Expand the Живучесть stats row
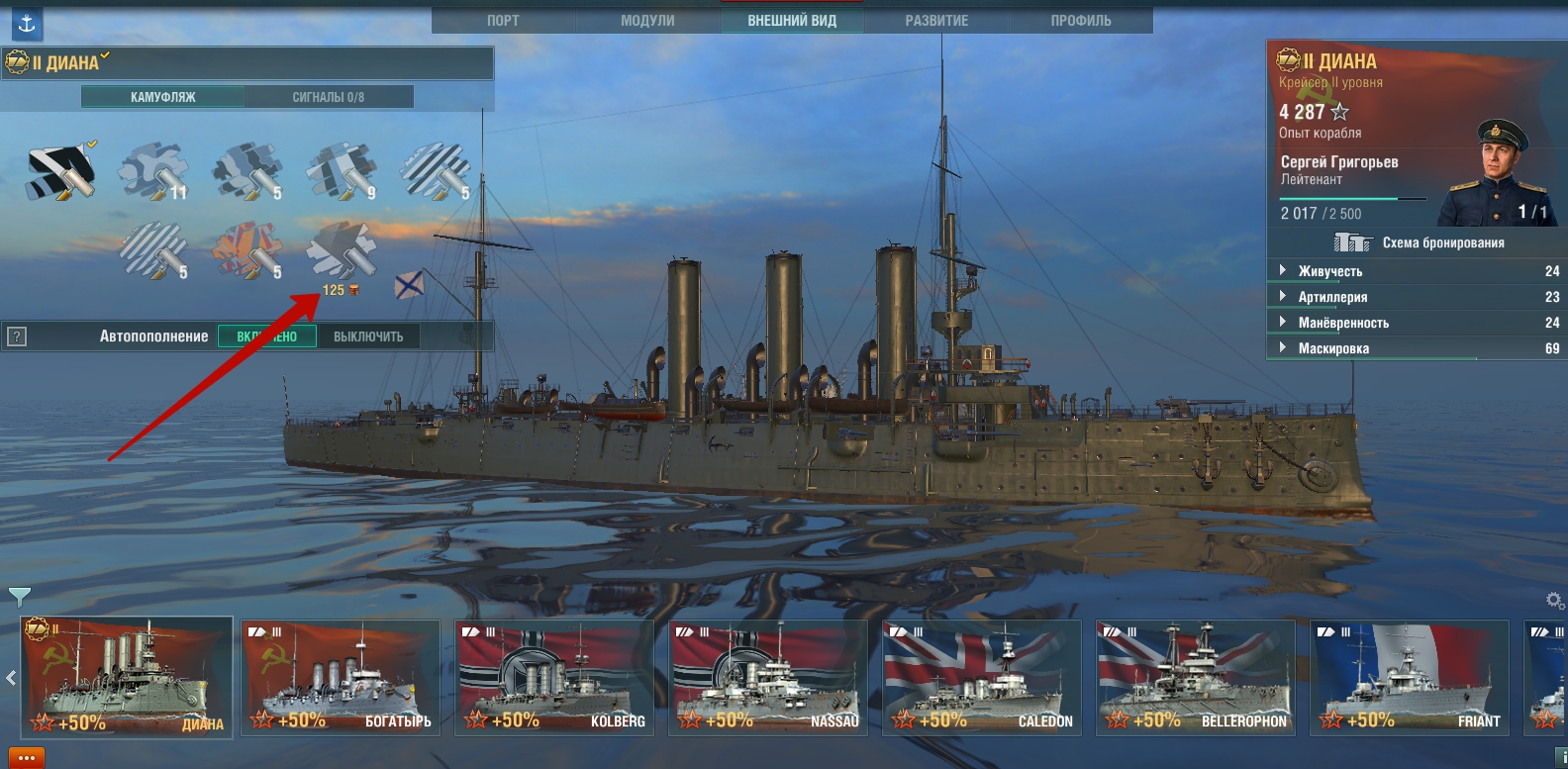The width and height of the screenshot is (1568, 769). click(1329, 271)
